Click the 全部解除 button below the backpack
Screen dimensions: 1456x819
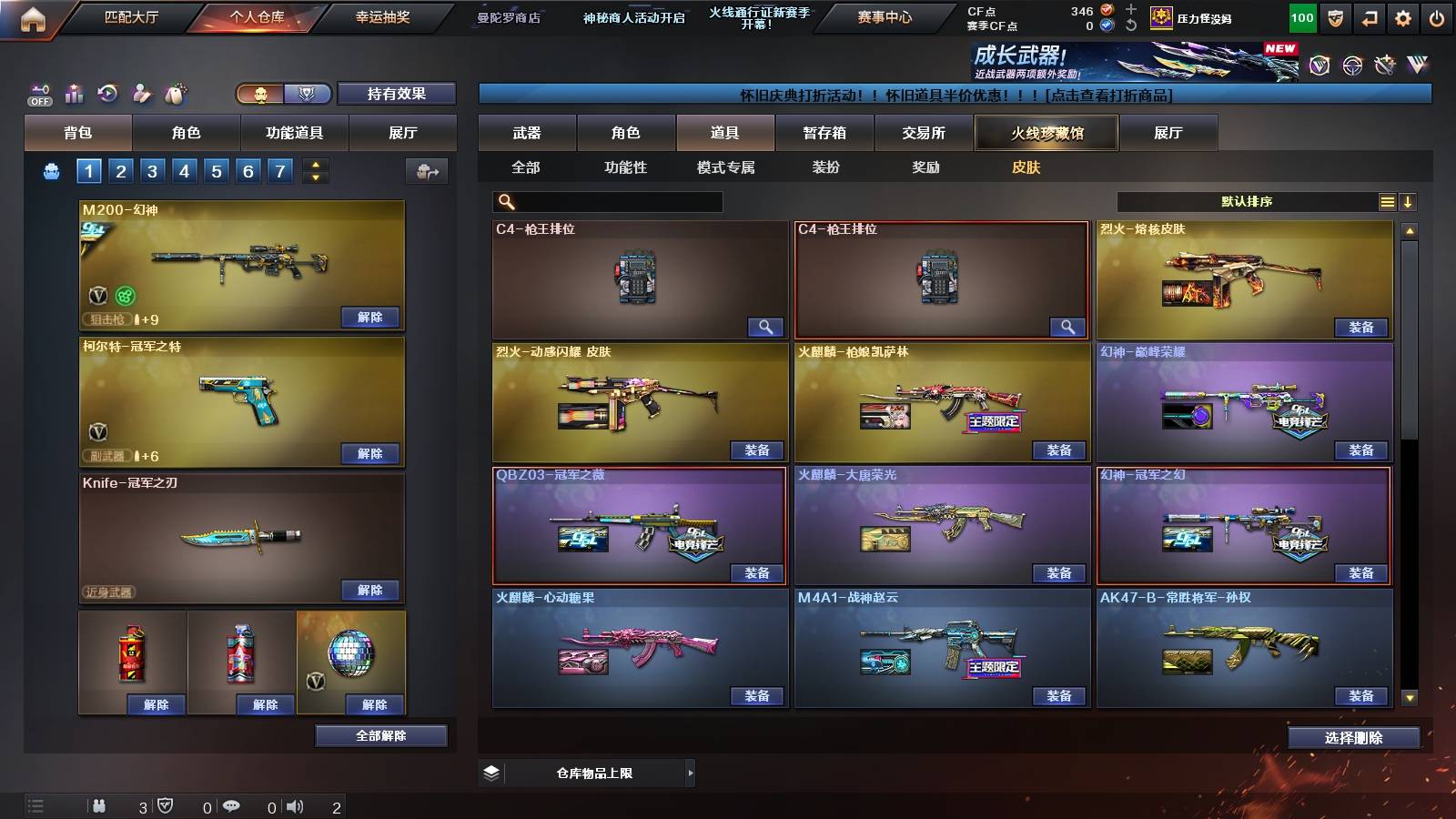coord(381,735)
